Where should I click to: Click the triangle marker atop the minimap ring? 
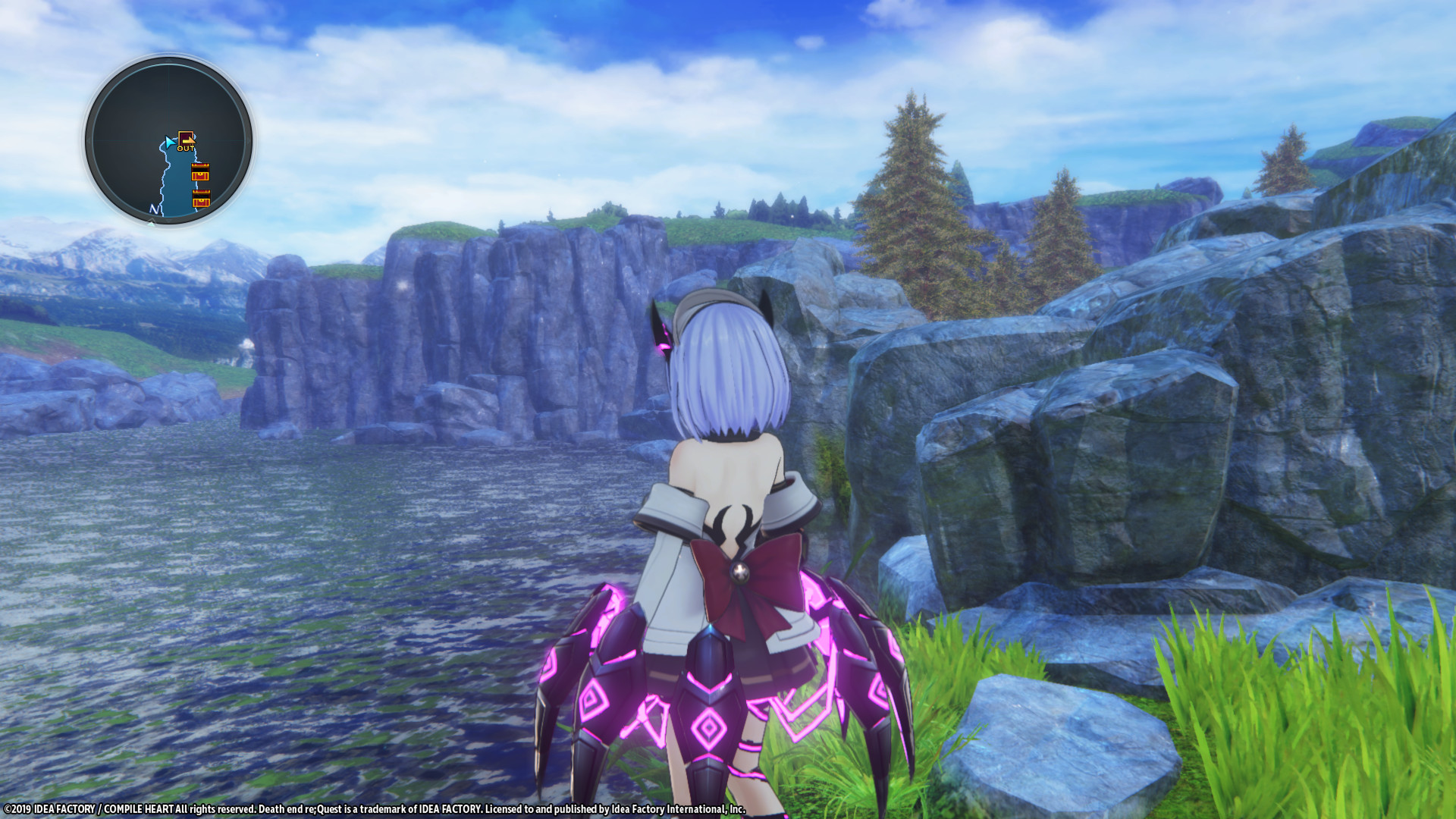170,61
